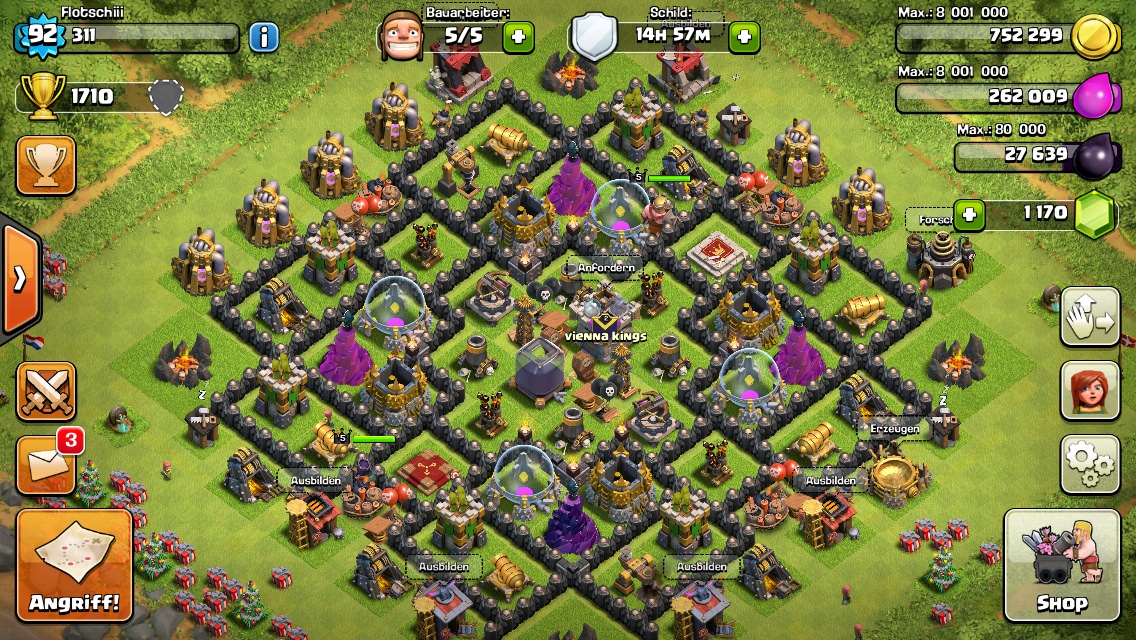Show the trophy league rankings
Viewport: 1136px width, 640px height.
click(x=46, y=165)
